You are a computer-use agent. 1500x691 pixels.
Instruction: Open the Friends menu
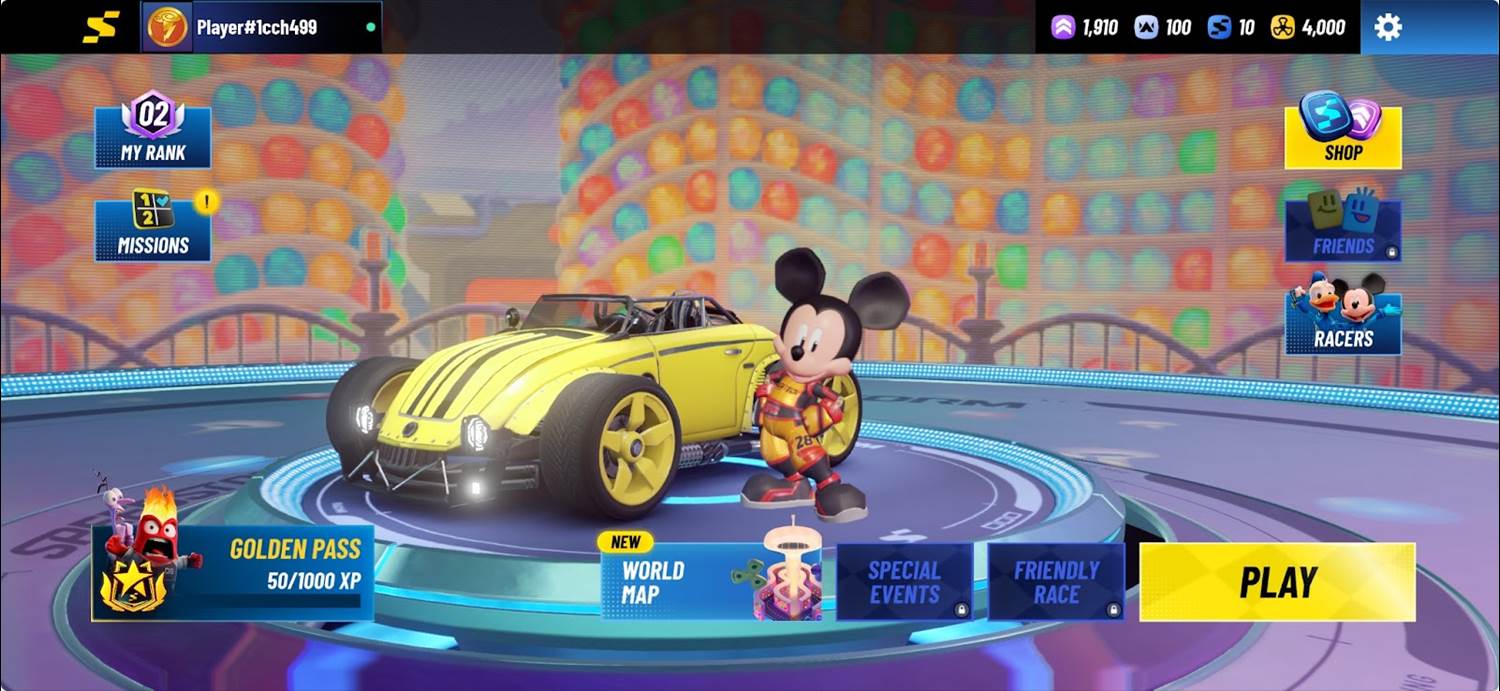(x=1342, y=228)
